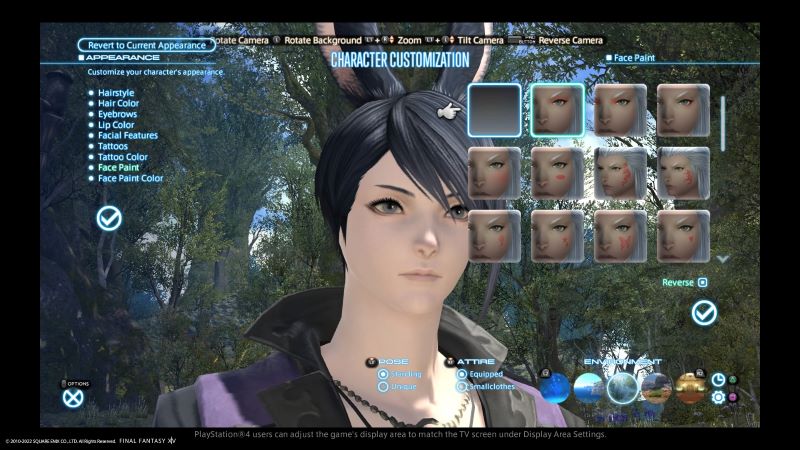Confirm face paint with the right checkmark
Image resolution: width=800 pixels, height=450 pixels.
coord(705,313)
